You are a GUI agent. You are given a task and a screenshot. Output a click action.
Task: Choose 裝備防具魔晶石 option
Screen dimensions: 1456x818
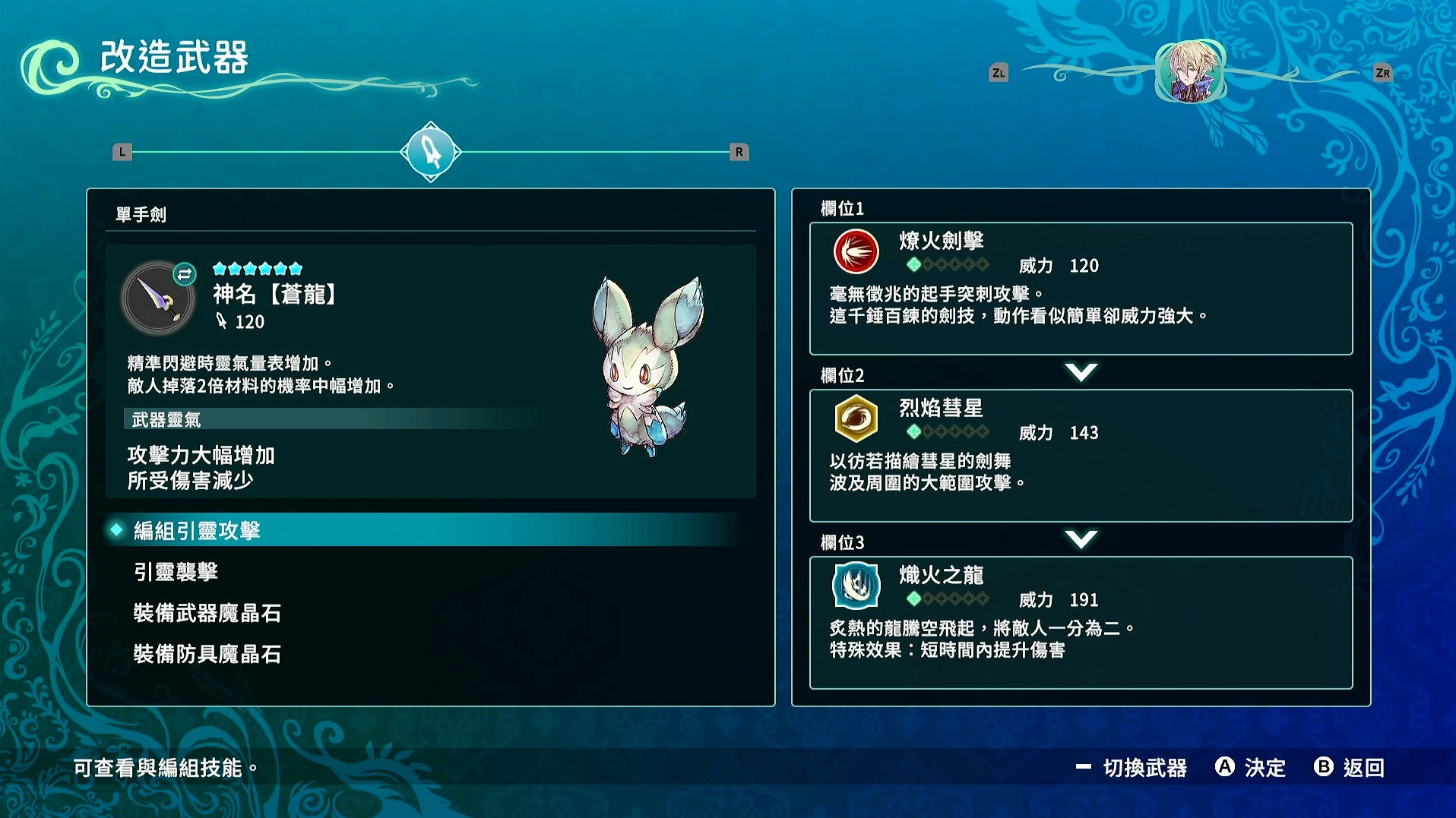207,654
